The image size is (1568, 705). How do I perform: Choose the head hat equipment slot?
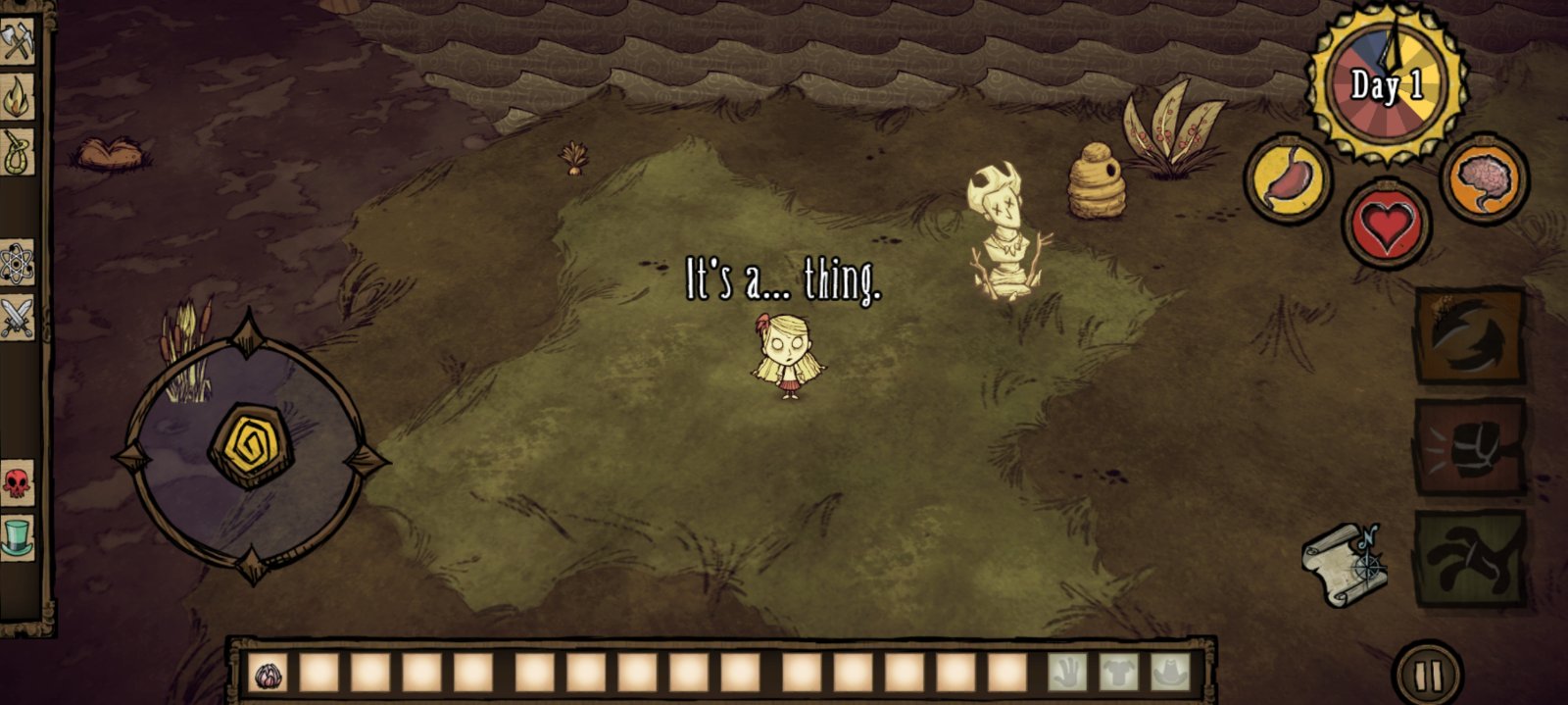coord(1169,673)
